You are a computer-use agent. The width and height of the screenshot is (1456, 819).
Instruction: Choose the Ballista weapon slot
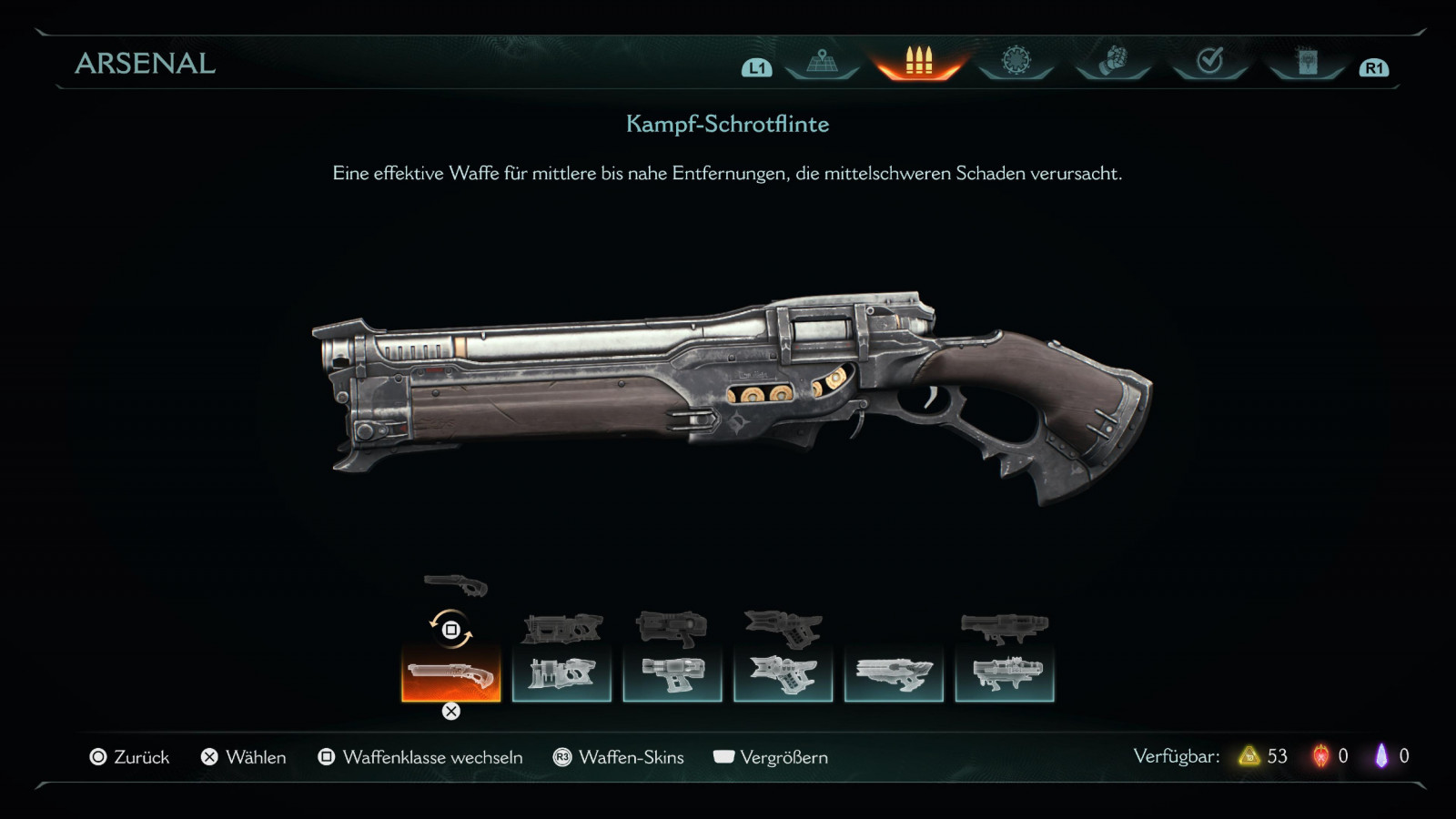coord(894,674)
